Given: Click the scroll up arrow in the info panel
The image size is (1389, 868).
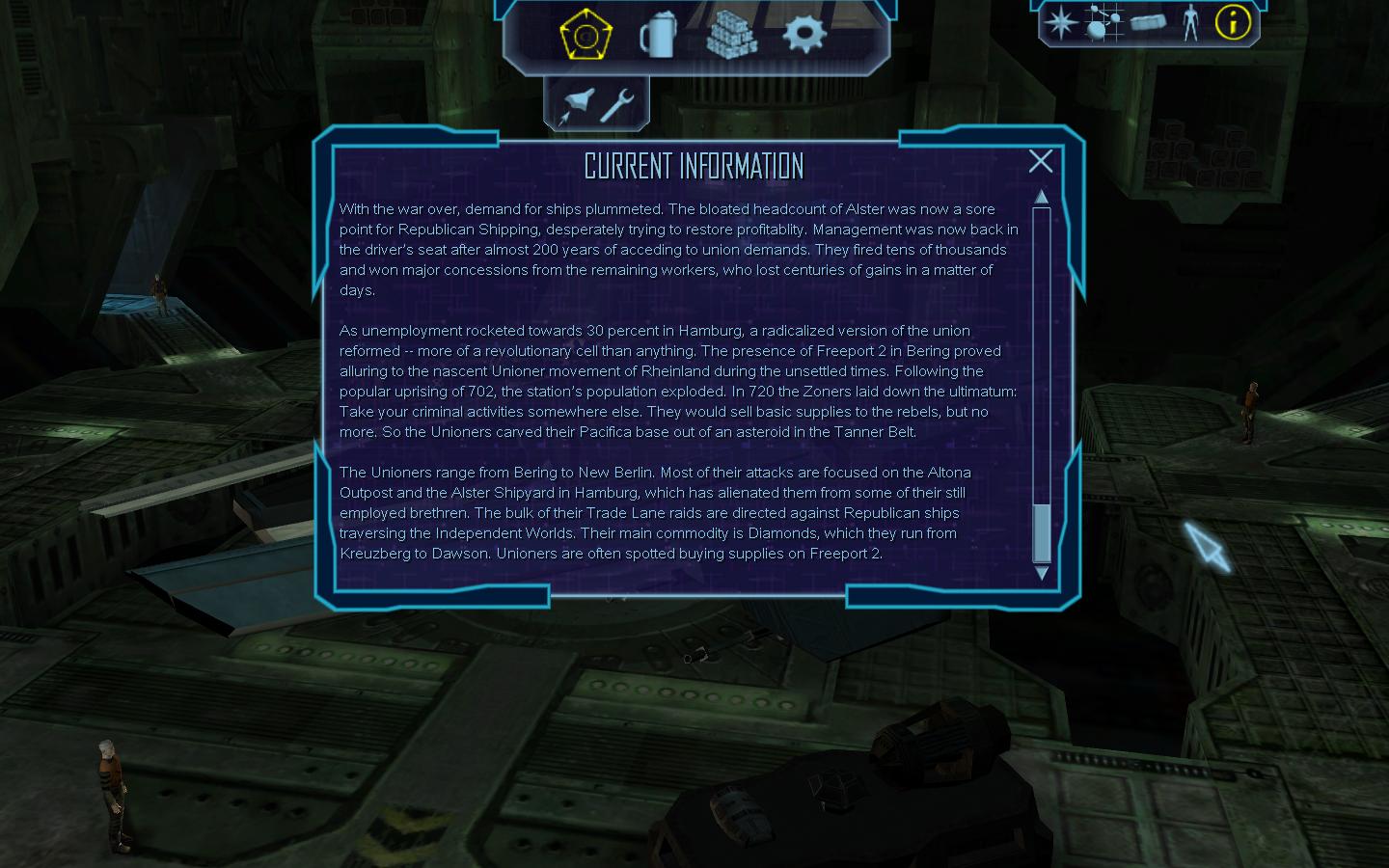Looking at the screenshot, I should [1041, 197].
